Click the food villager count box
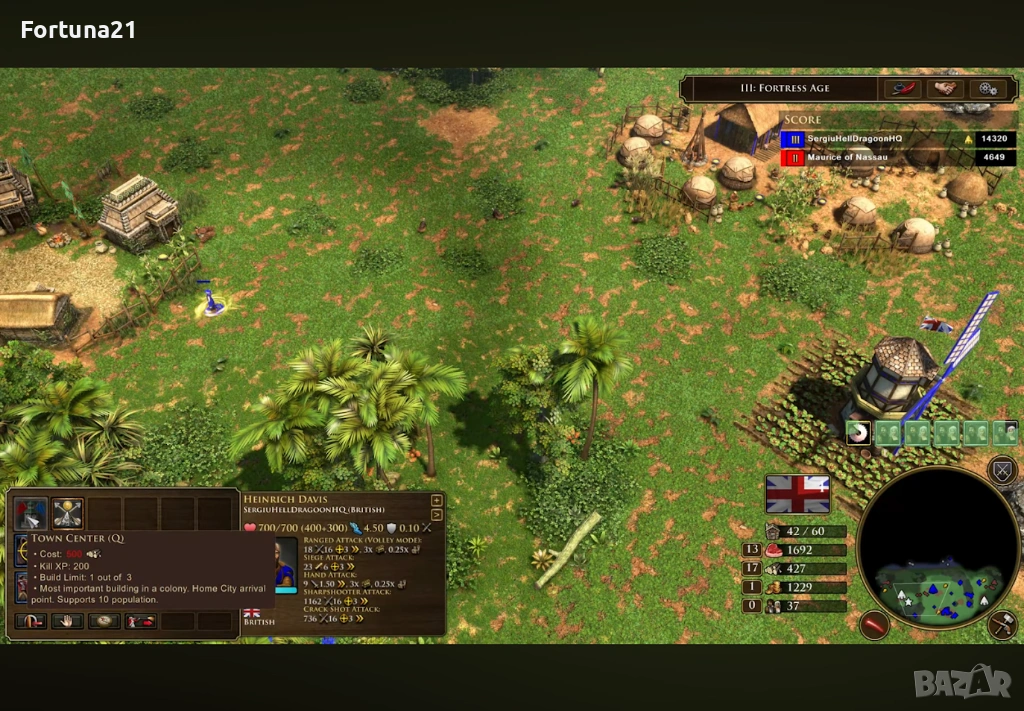Image resolution: width=1024 pixels, height=711 pixels. pyautogui.click(x=751, y=549)
